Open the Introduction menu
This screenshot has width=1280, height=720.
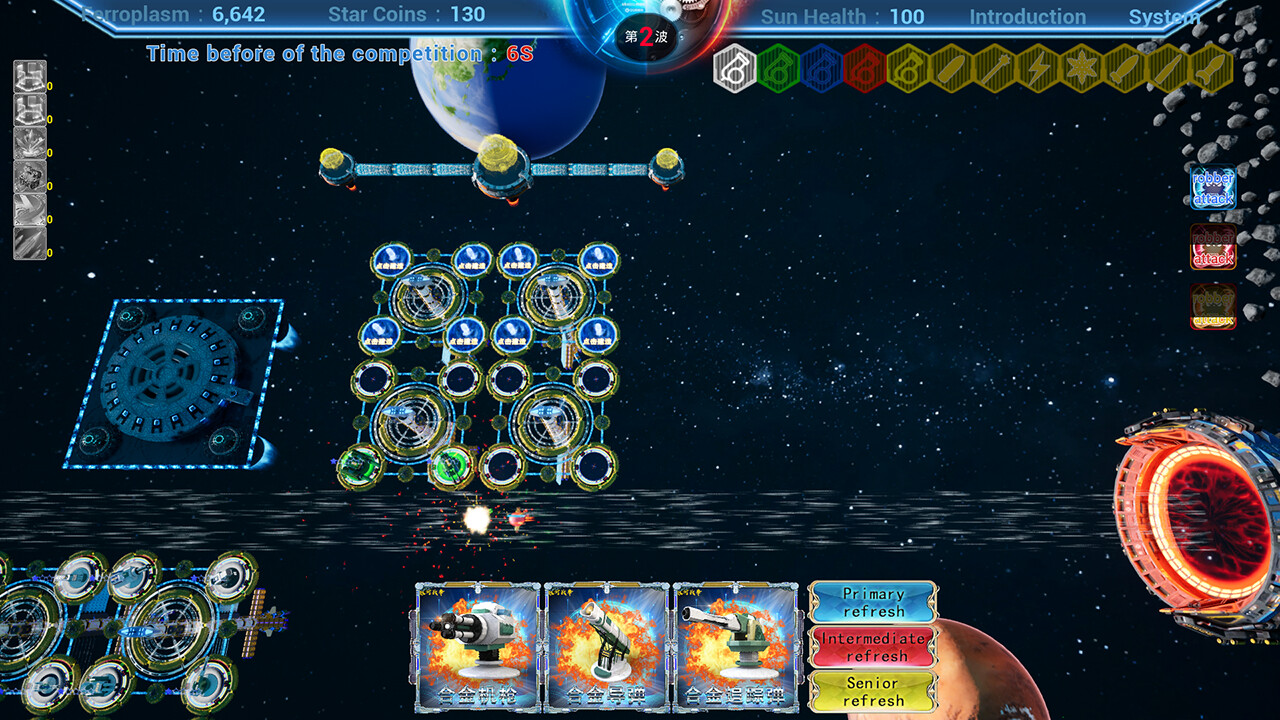tap(1028, 16)
